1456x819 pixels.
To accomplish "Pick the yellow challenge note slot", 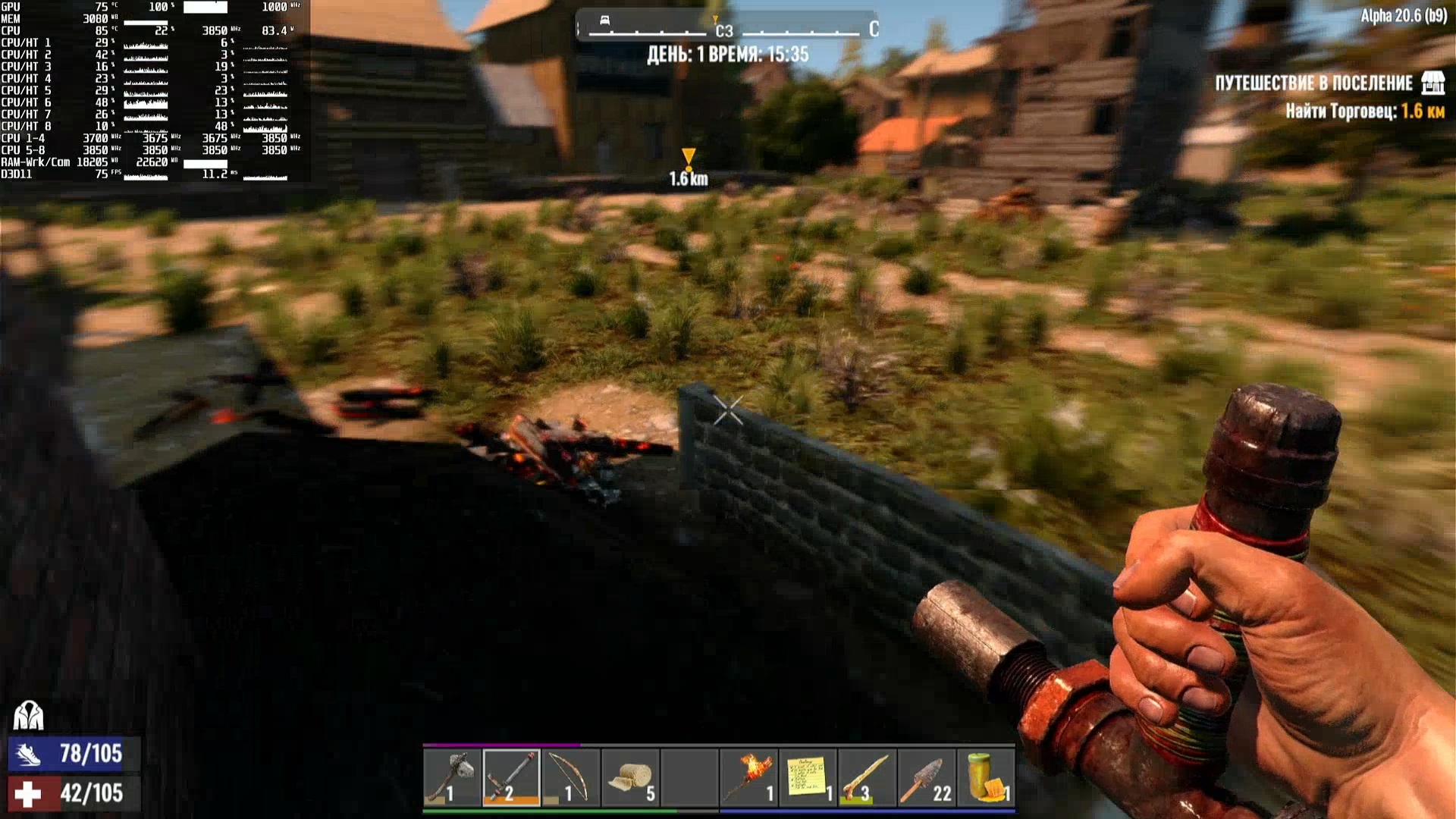I will click(808, 777).
